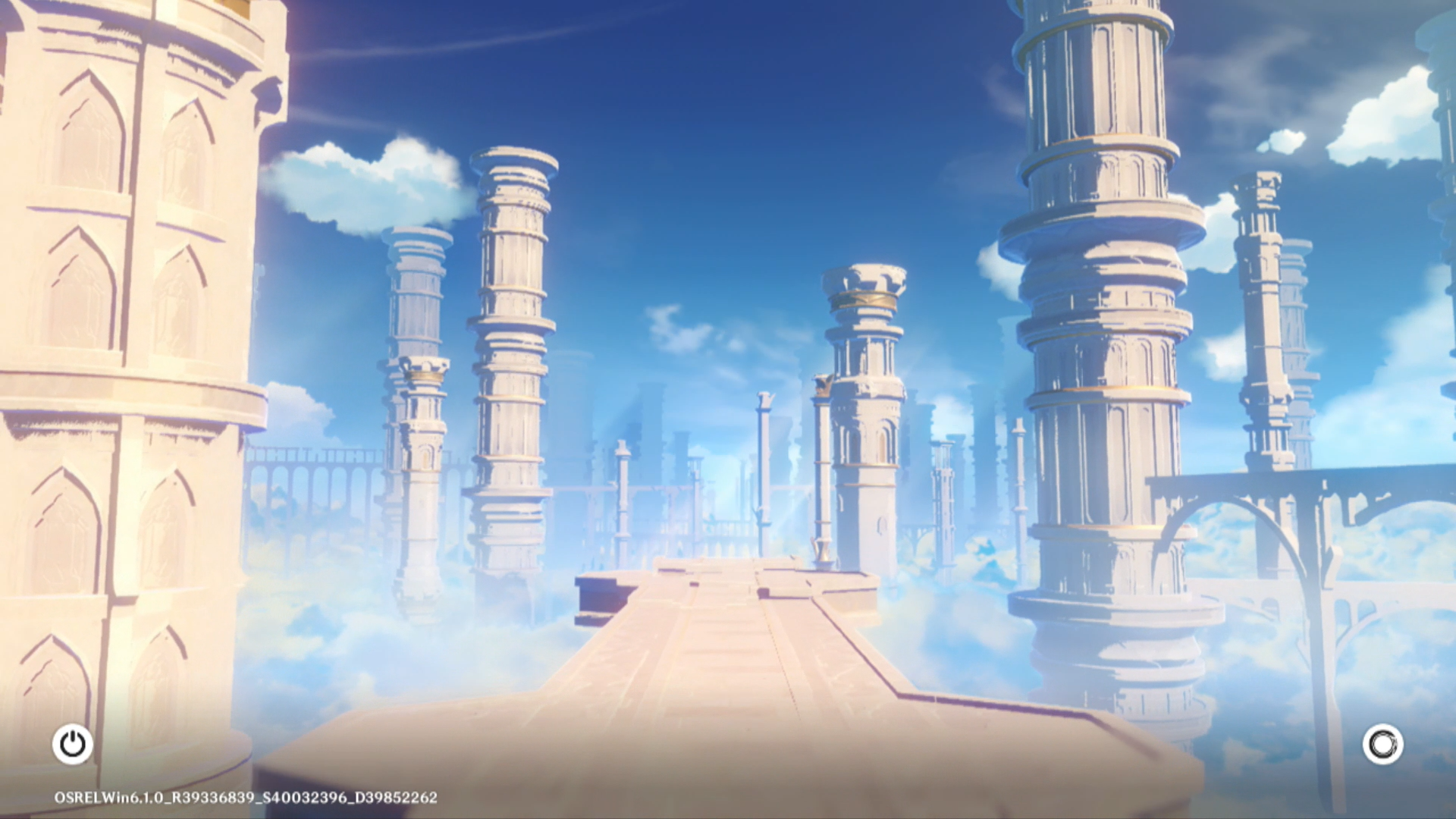Screen dimensions: 1456x819
Task: Click the power/exit button icon
Action: pyautogui.click(x=73, y=744)
